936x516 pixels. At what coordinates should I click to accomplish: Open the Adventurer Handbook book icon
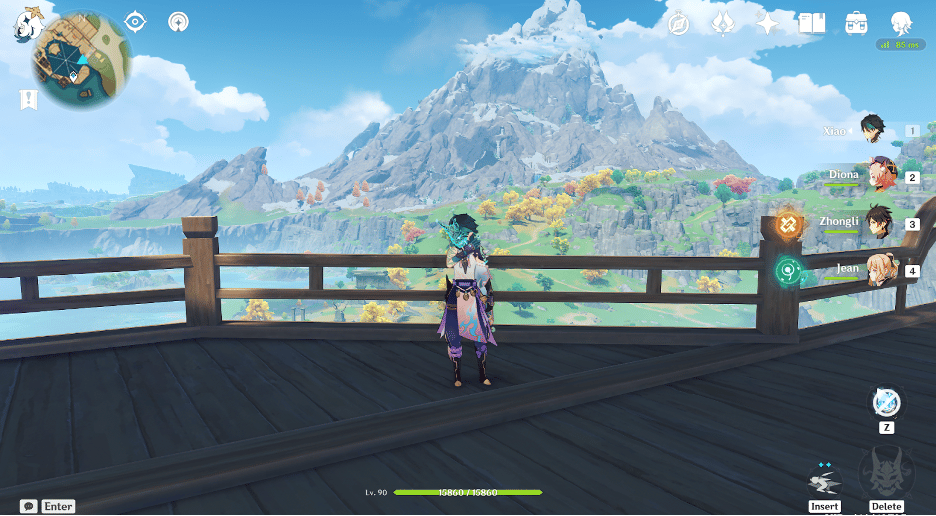click(x=811, y=23)
